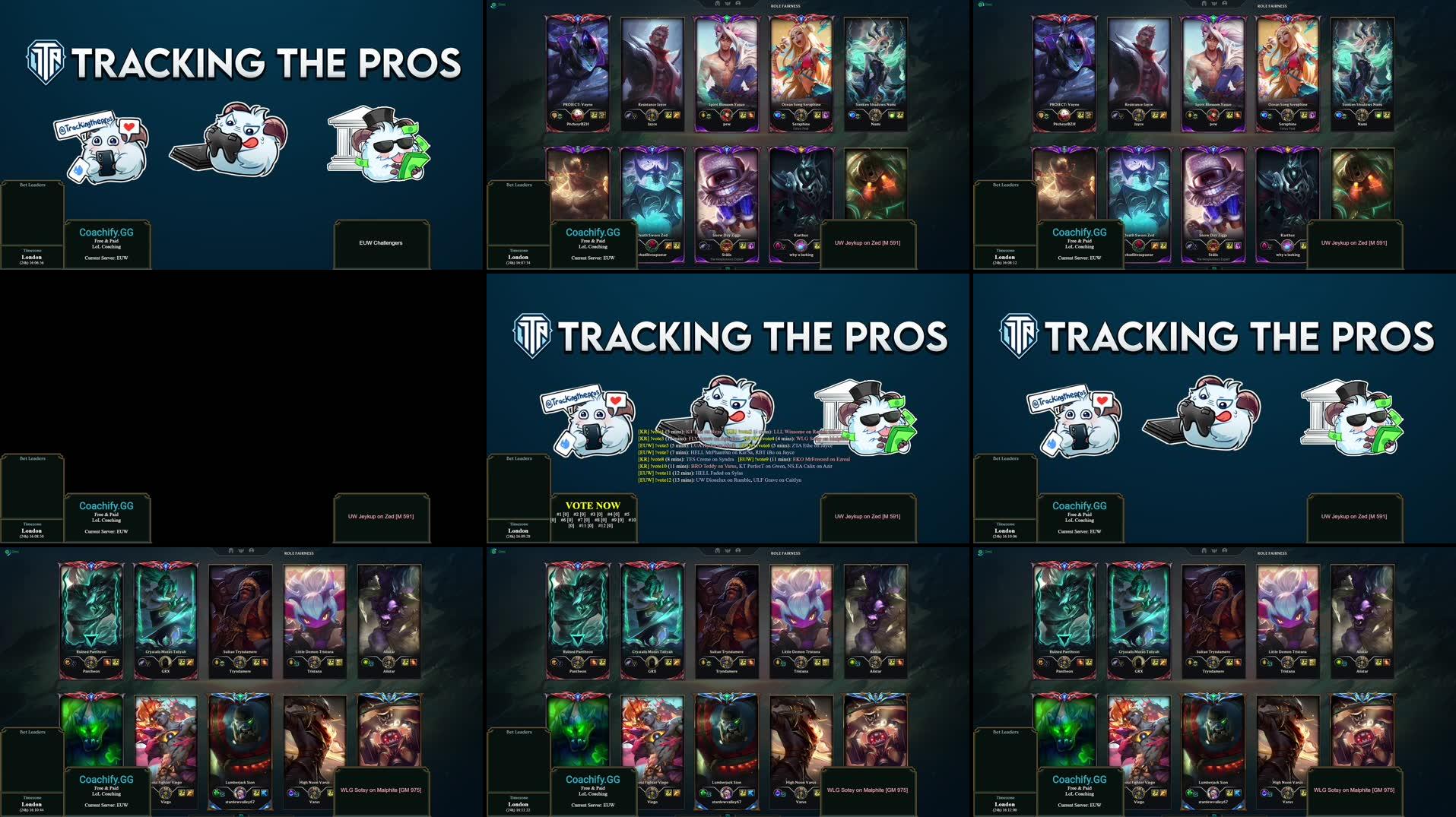Click the green stream status icon top-left
The image size is (1456, 817).
pos(495,5)
